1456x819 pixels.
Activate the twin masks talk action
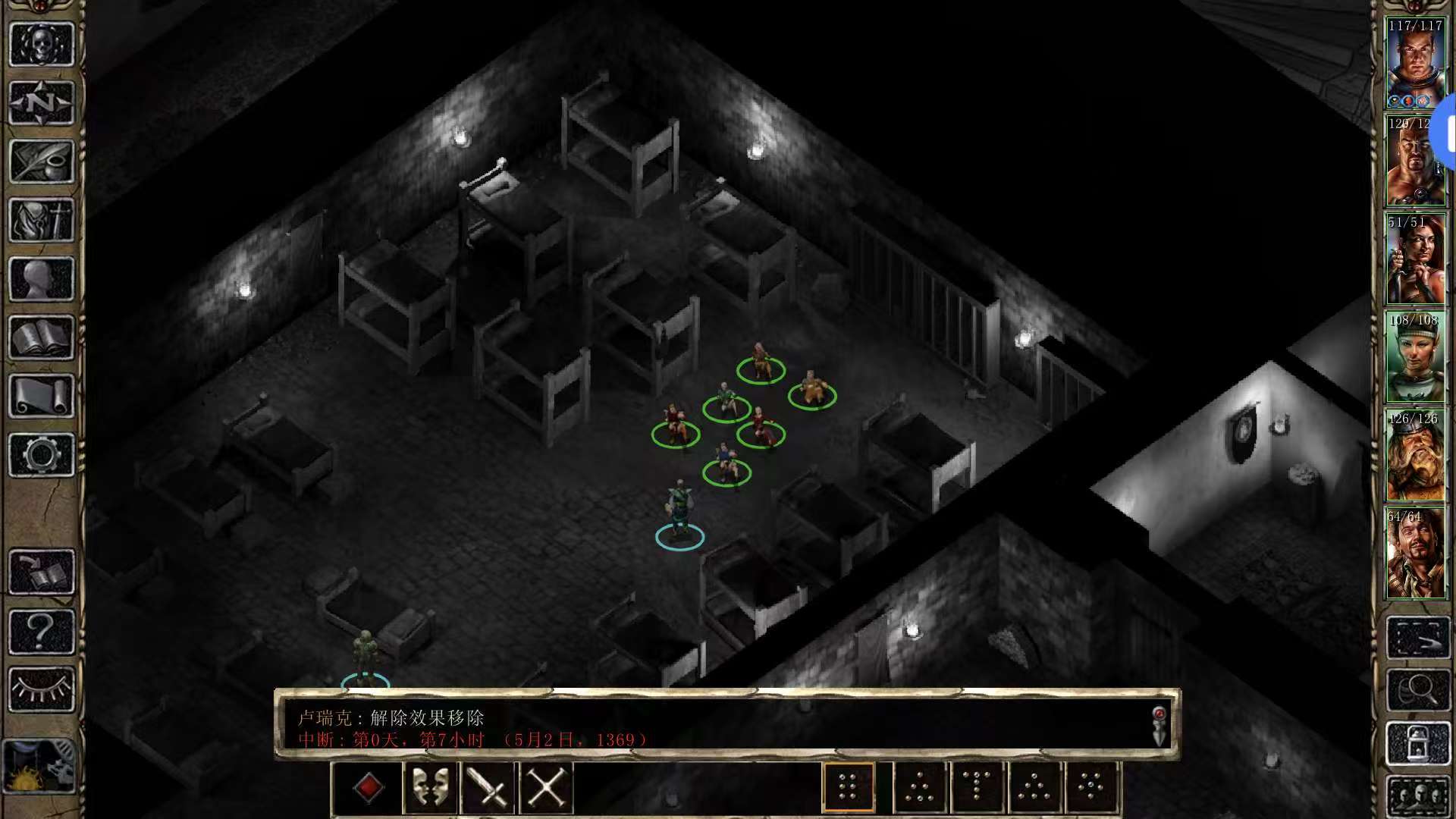coord(430,788)
